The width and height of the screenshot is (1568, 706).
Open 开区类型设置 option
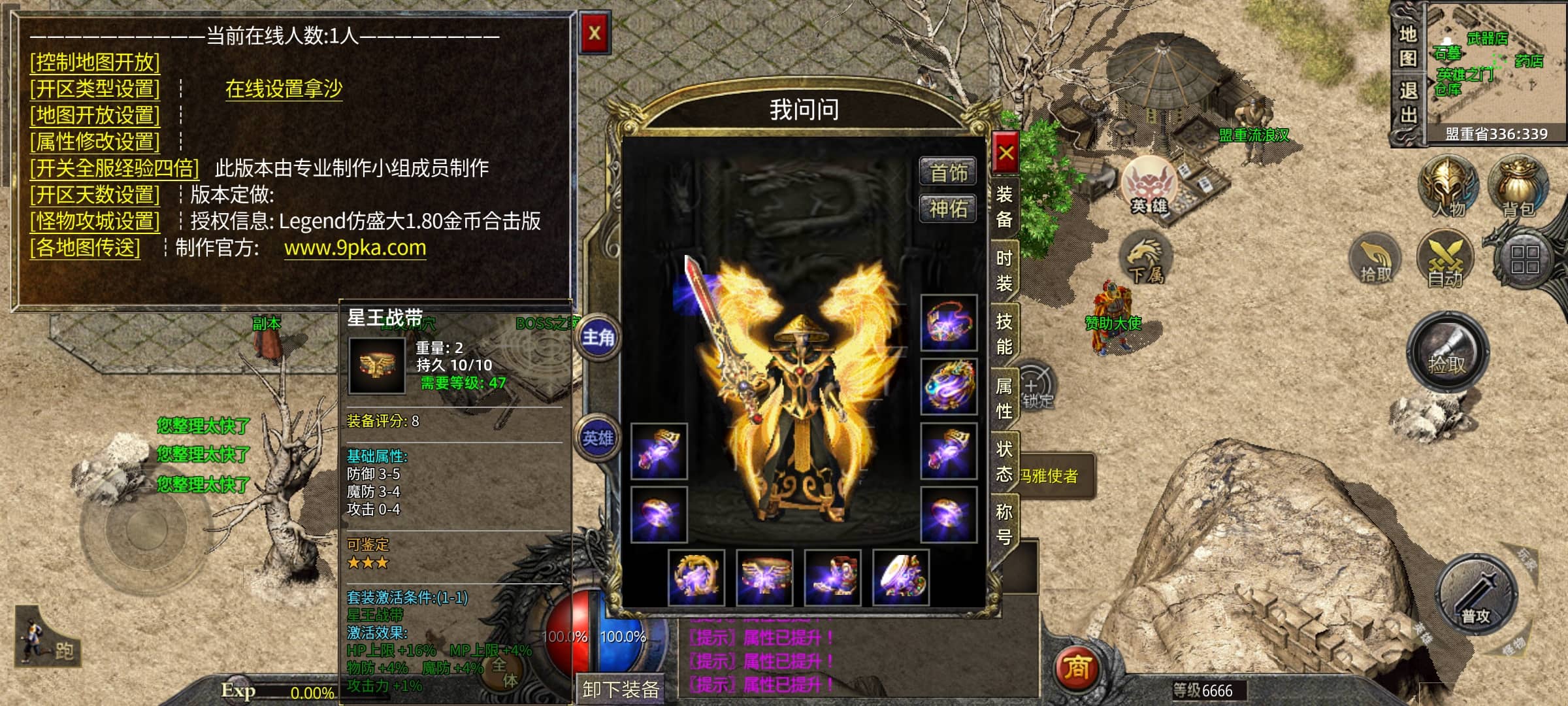[95, 88]
